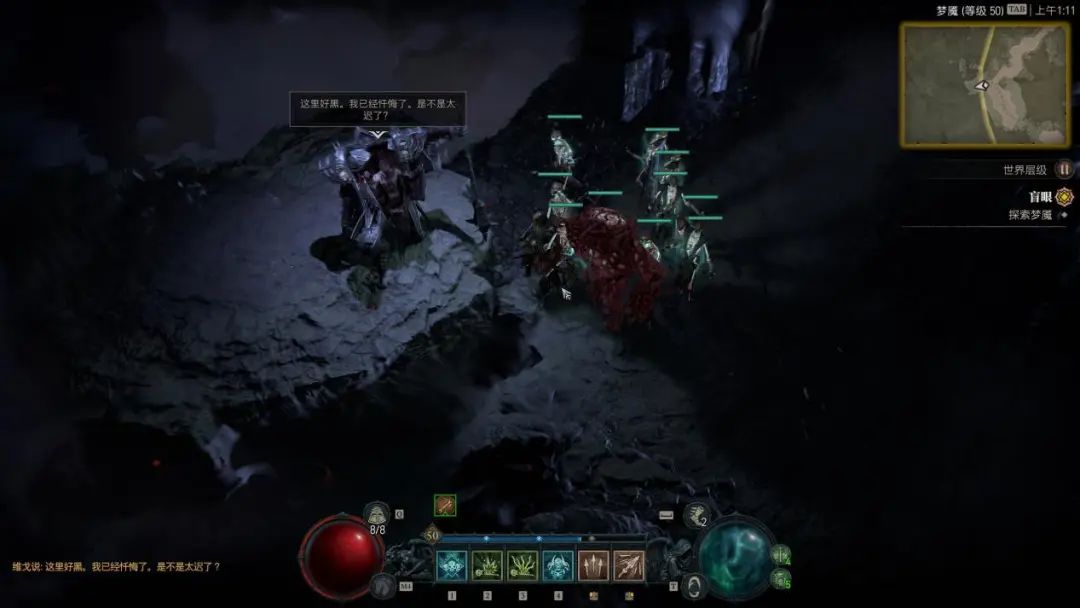Drink the healing potion showing 8/8

[377, 516]
